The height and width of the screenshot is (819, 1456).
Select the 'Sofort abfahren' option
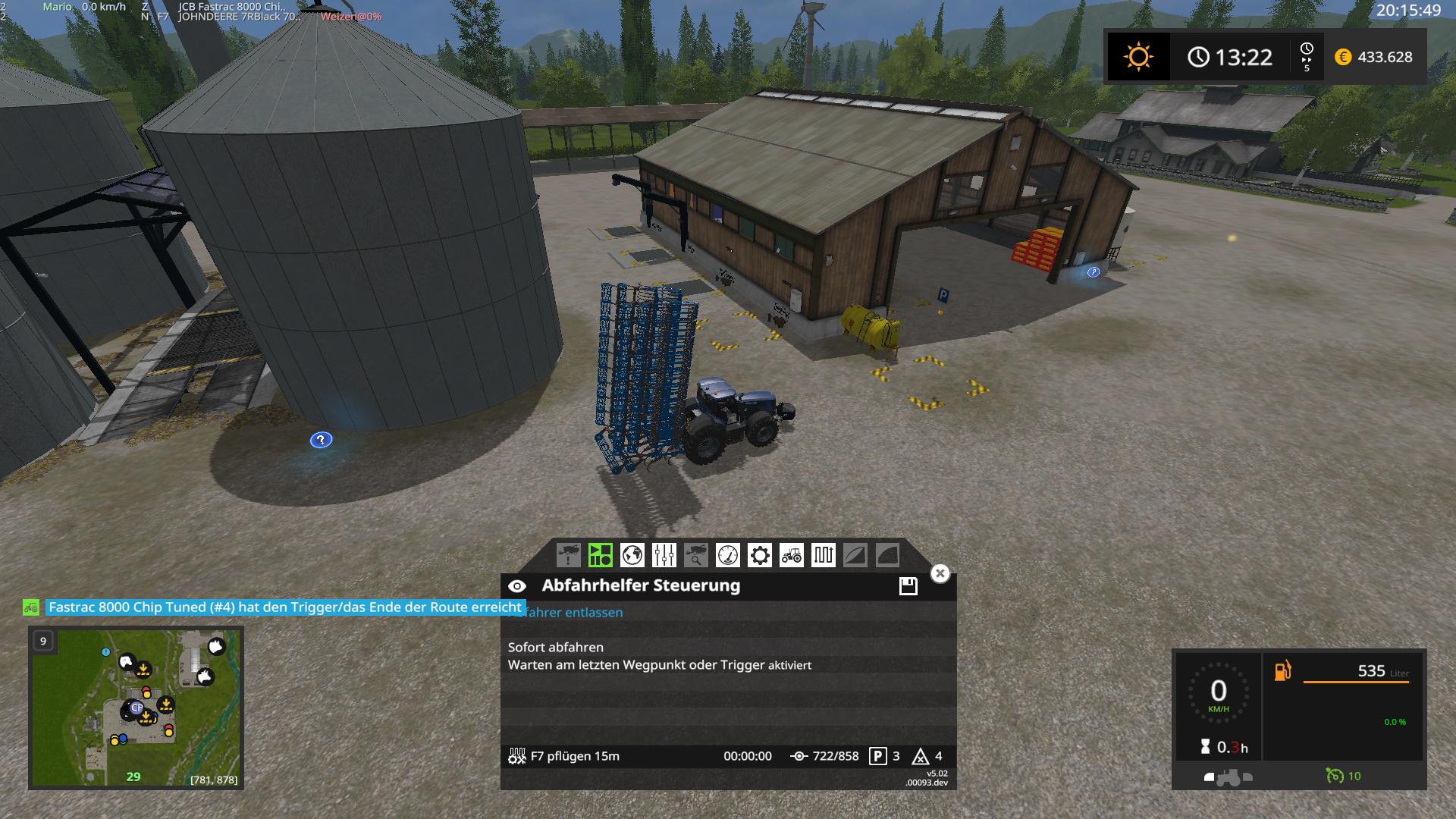point(556,647)
